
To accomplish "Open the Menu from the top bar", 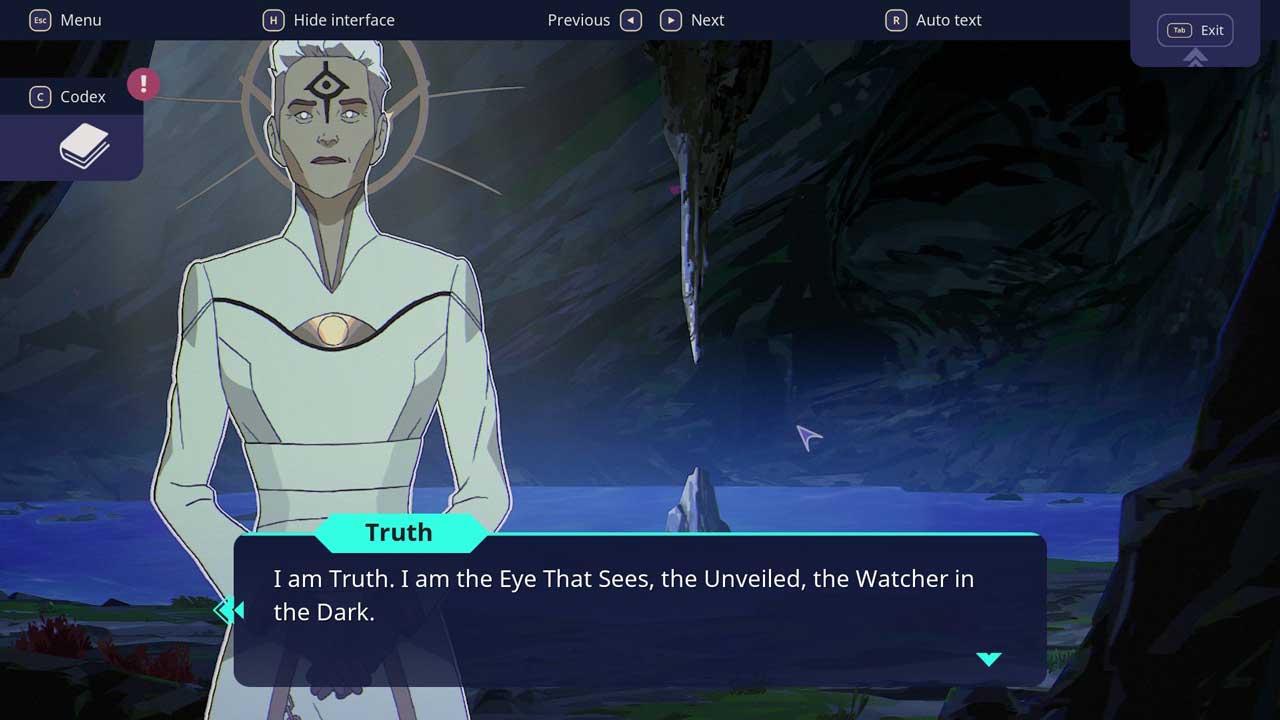I will [x=66, y=20].
